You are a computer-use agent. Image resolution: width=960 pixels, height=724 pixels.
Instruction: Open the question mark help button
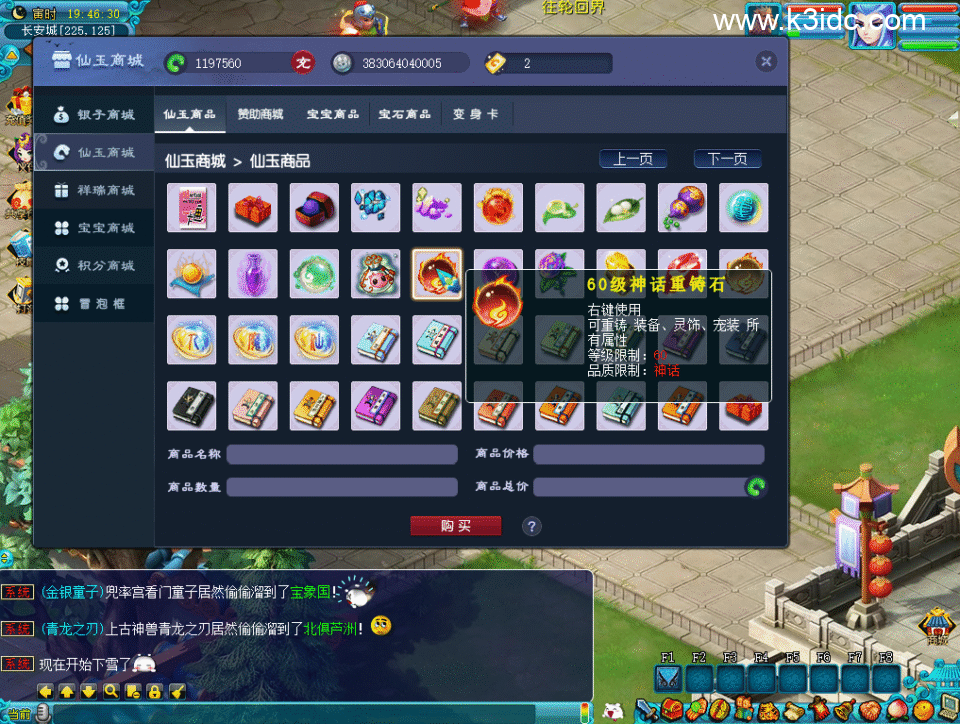coord(532,526)
